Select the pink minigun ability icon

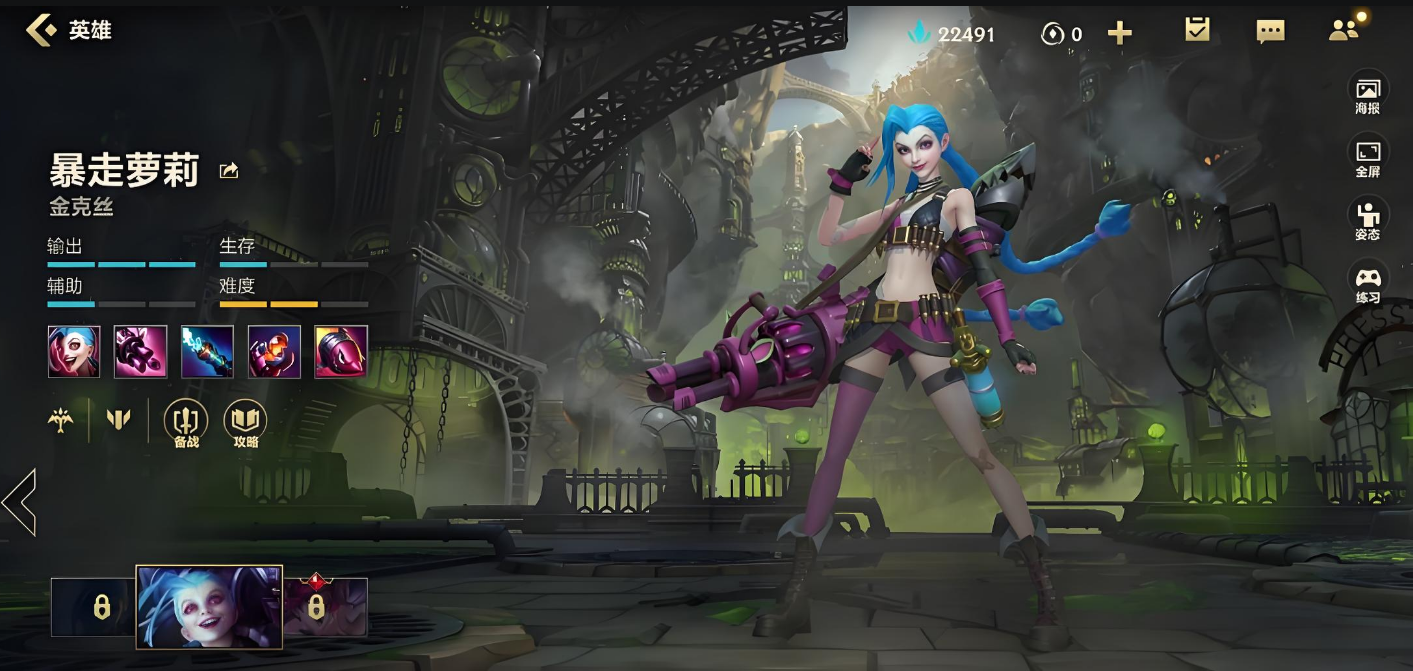[140, 351]
